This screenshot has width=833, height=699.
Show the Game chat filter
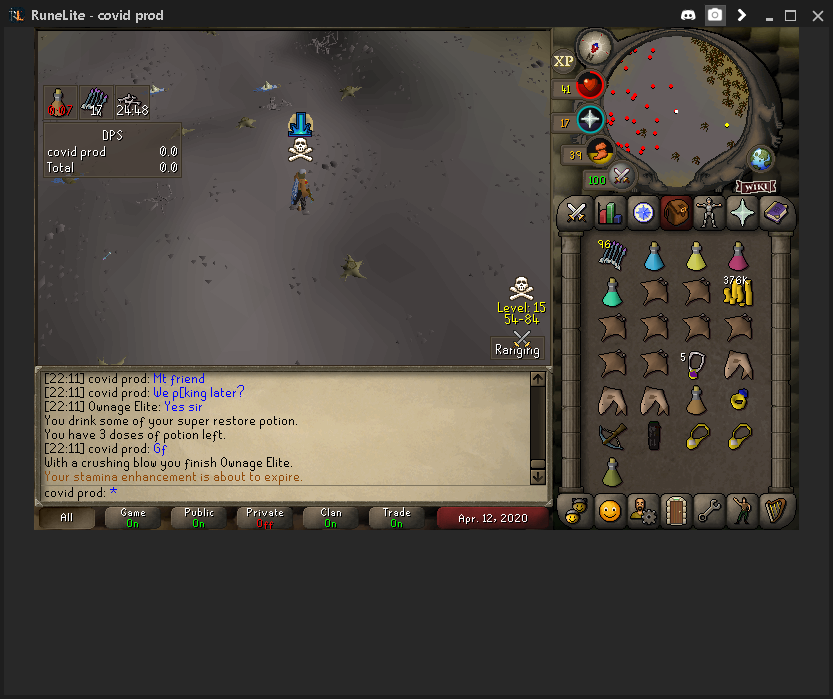(x=132, y=517)
